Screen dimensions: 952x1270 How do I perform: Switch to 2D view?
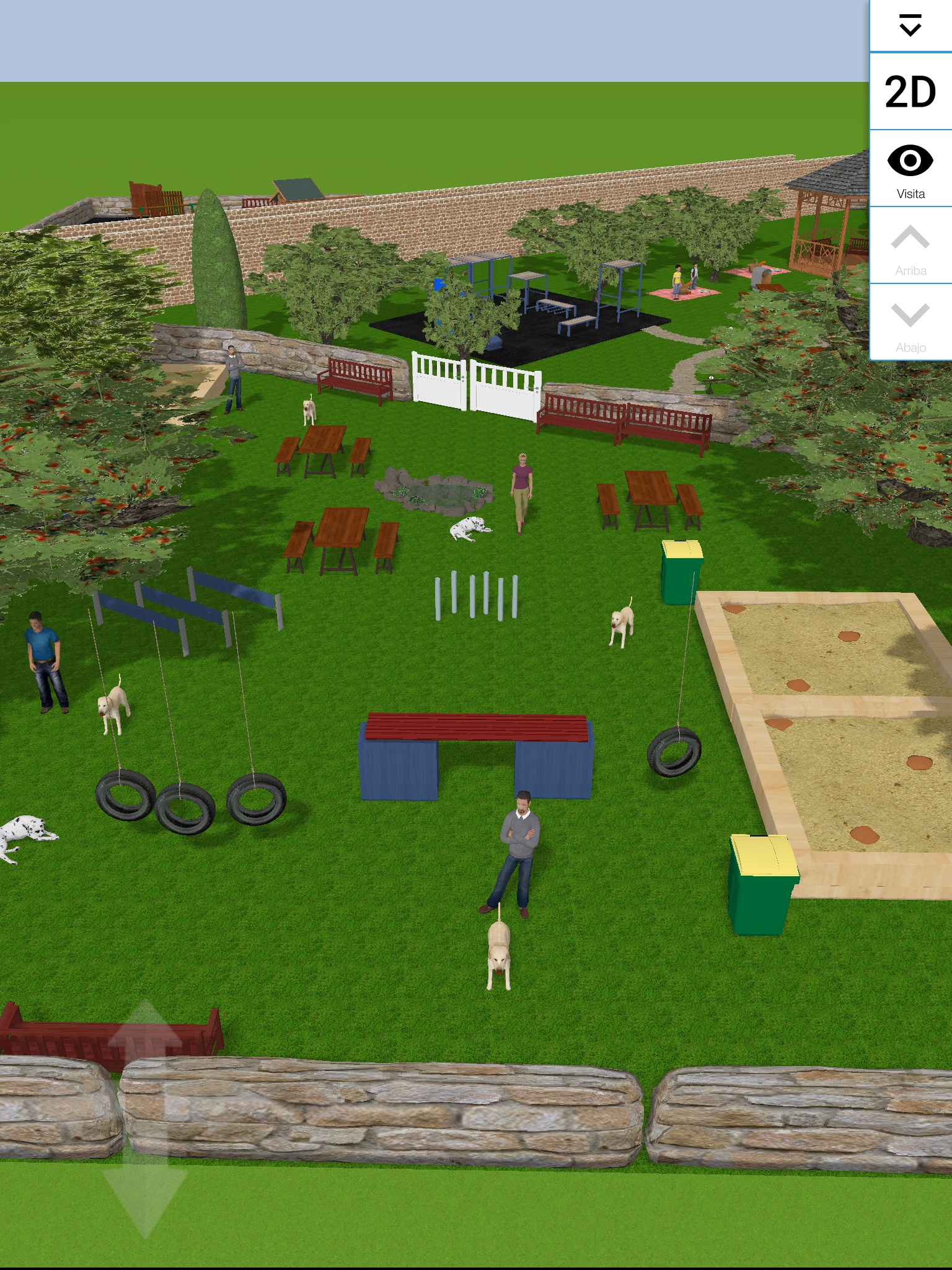pyautogui.click(x=910, y=92)
